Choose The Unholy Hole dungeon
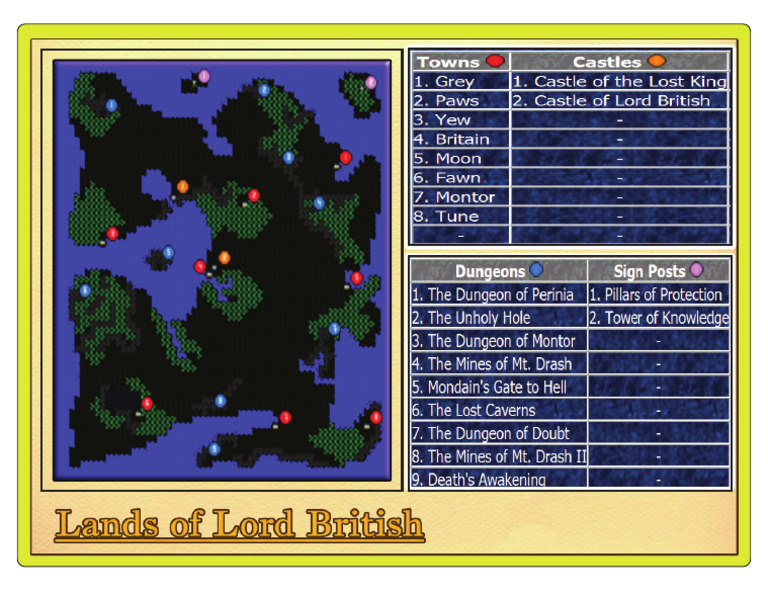Screen dimensions: 768x594 coord(471,318)
